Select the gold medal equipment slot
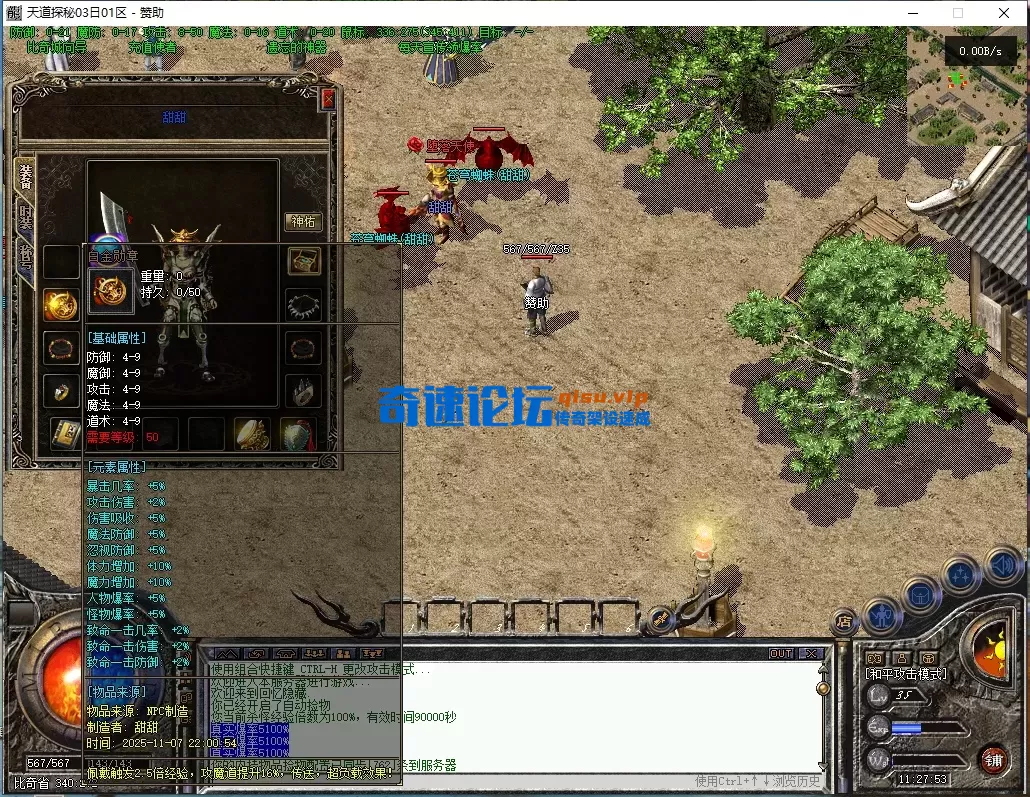 (61, 305)
